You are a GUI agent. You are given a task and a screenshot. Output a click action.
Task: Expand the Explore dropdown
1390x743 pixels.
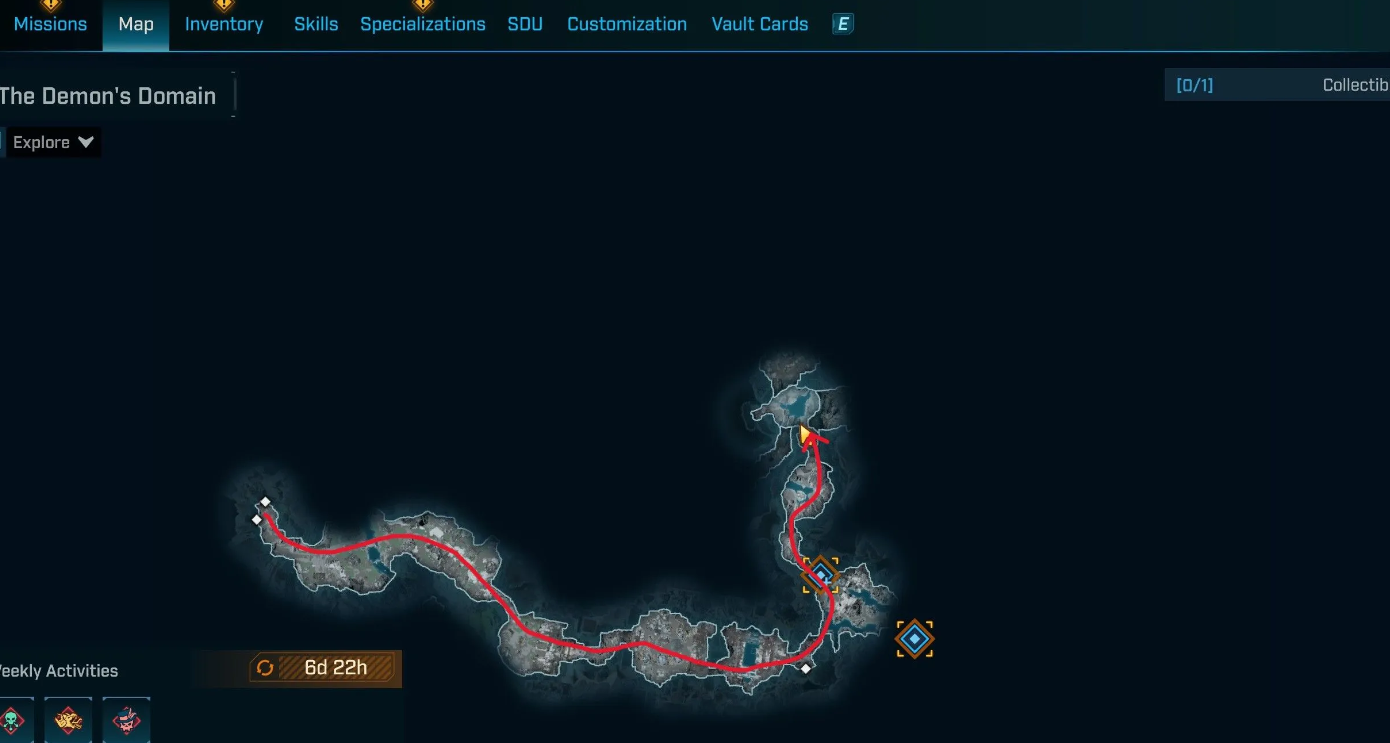(53, 142)
